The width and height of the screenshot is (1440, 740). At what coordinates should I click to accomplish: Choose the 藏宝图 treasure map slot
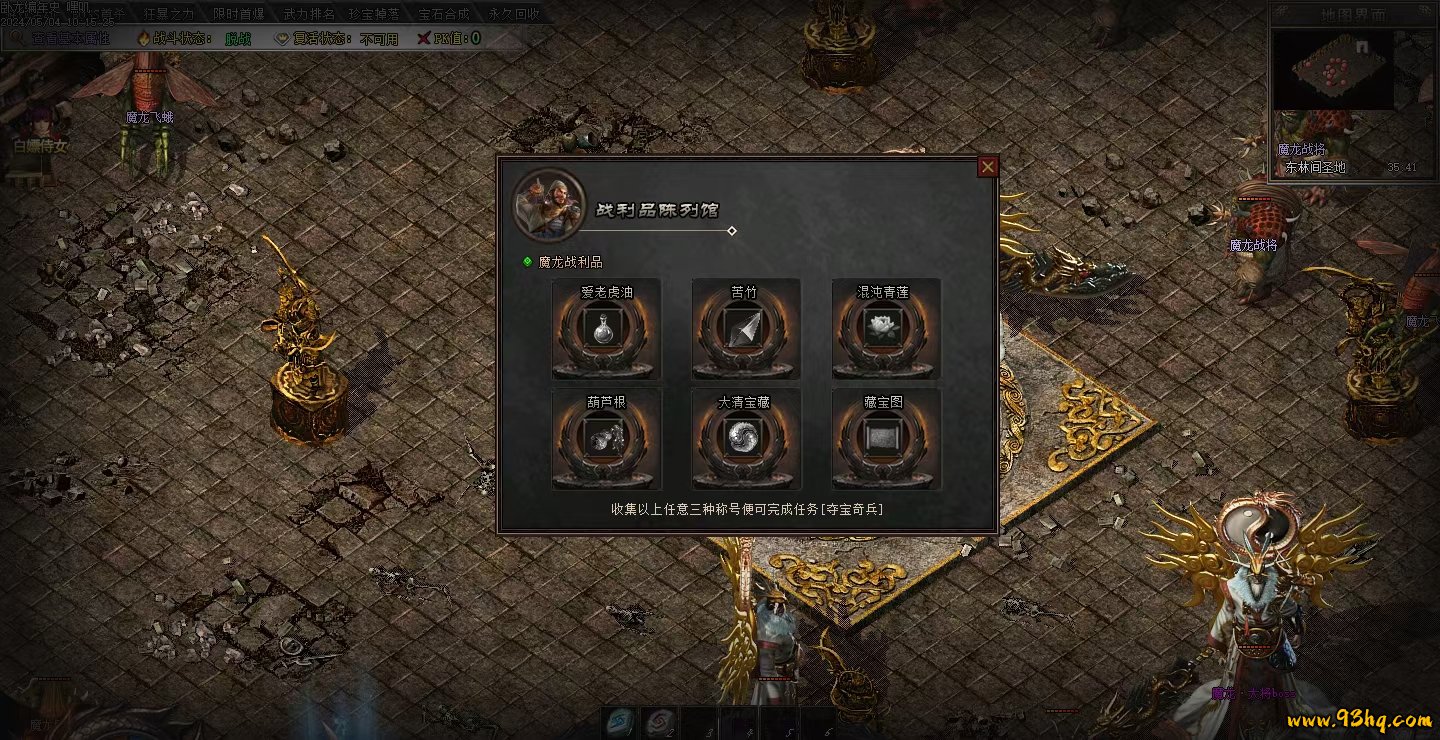point(886,440)
